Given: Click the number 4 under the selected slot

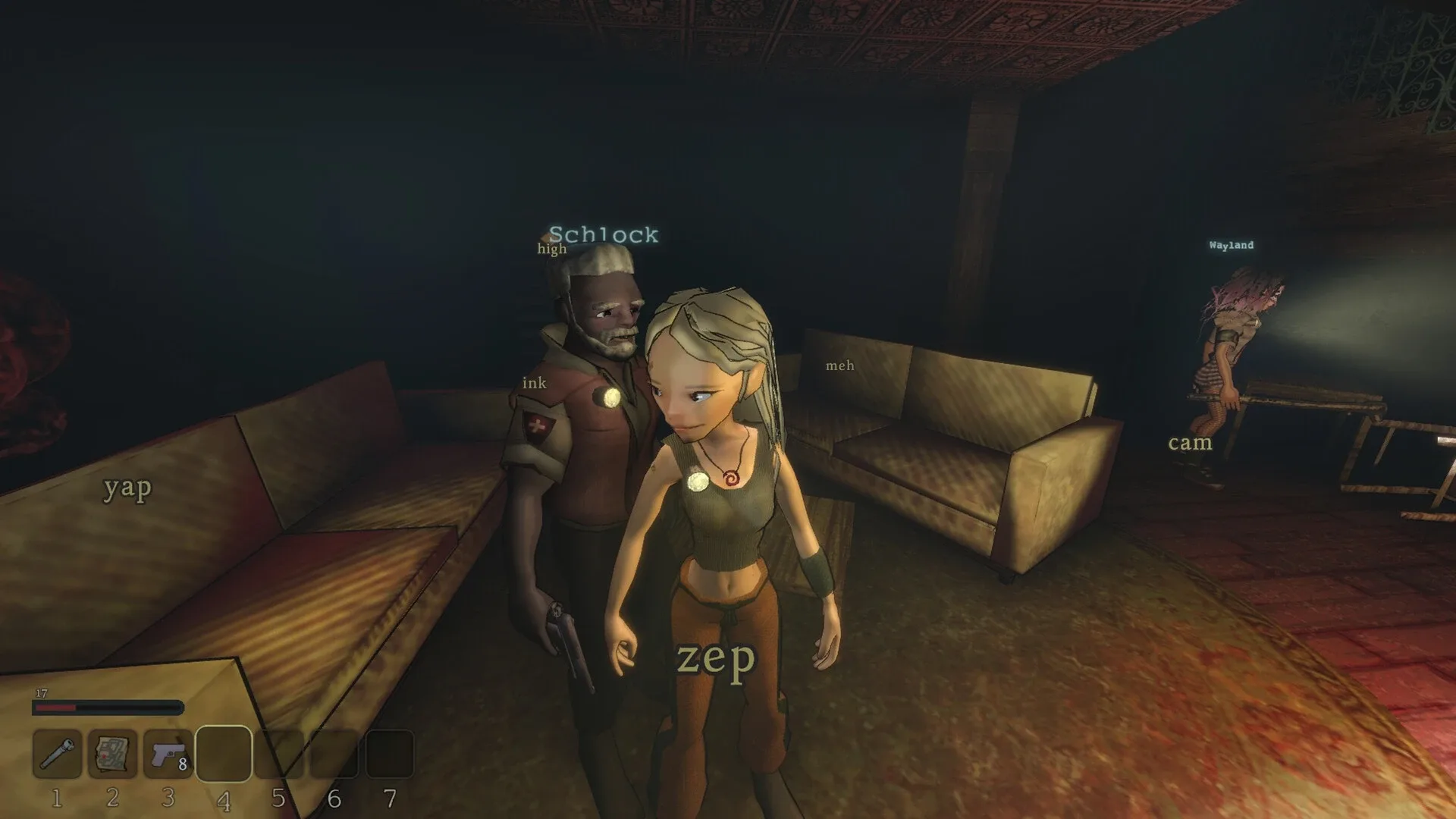Looking at the screenshot, I should point(224,798).
